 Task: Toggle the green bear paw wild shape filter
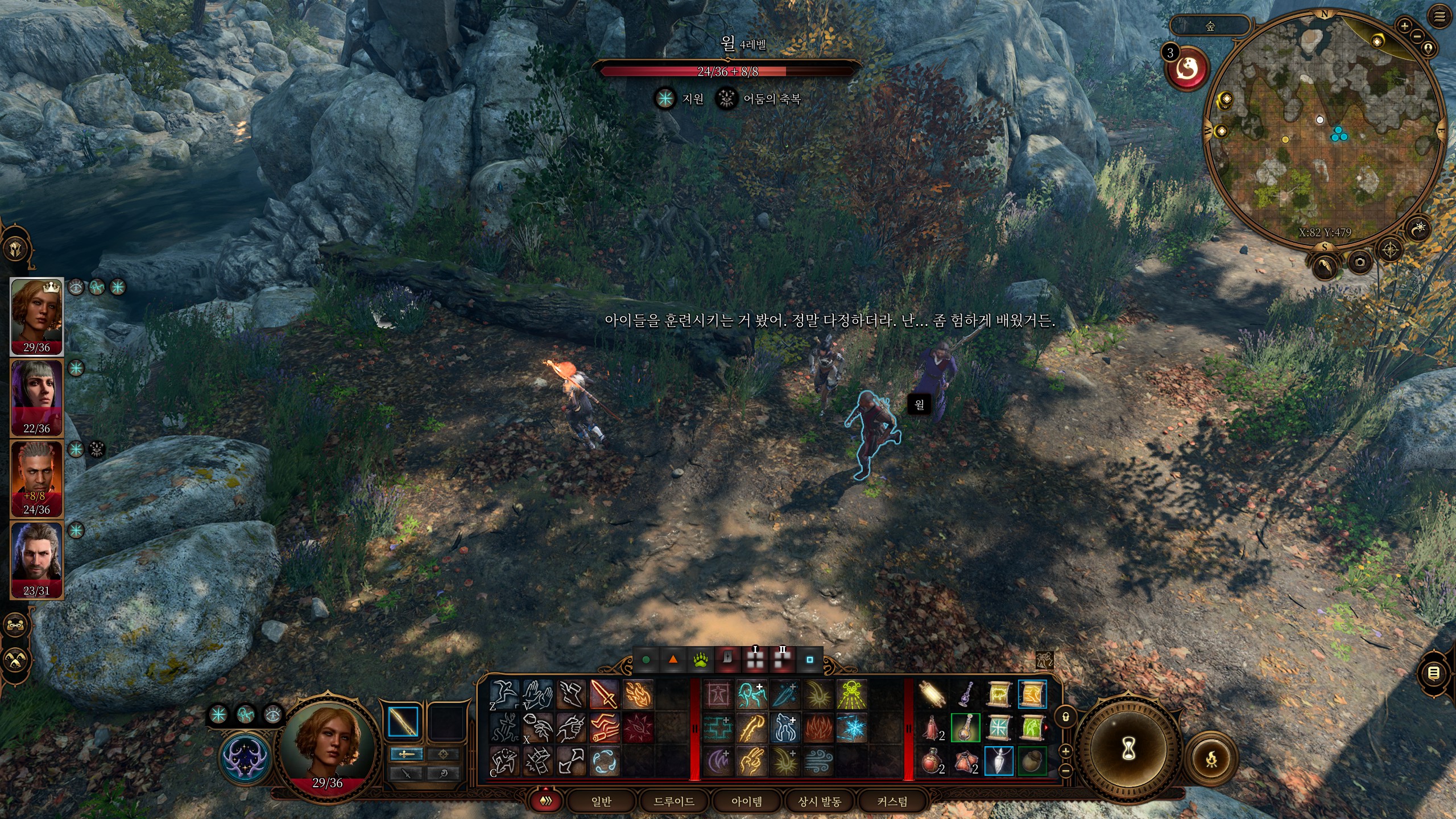(x=700, y=660)
